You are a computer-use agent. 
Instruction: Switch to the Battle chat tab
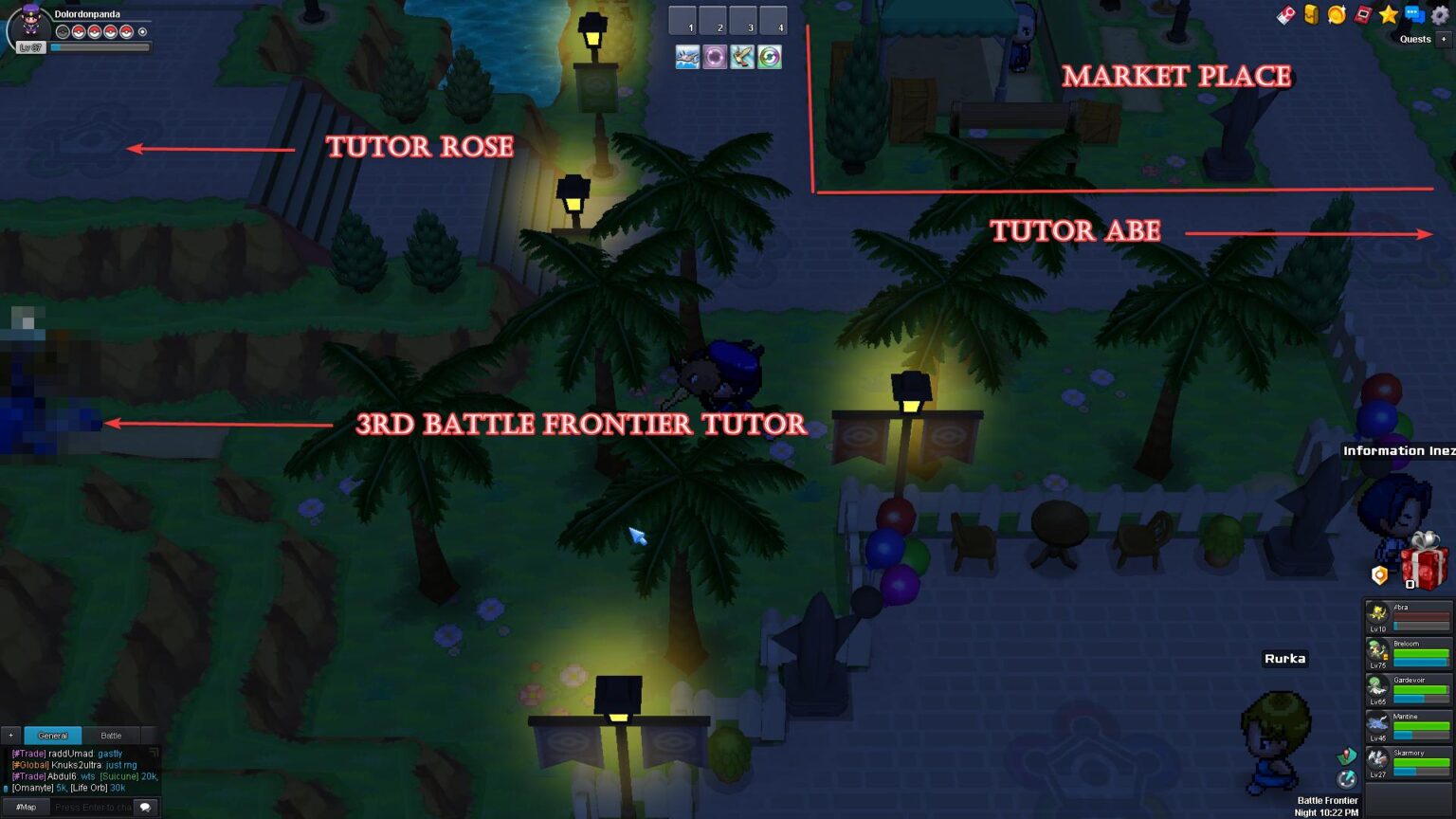(111, 735)
